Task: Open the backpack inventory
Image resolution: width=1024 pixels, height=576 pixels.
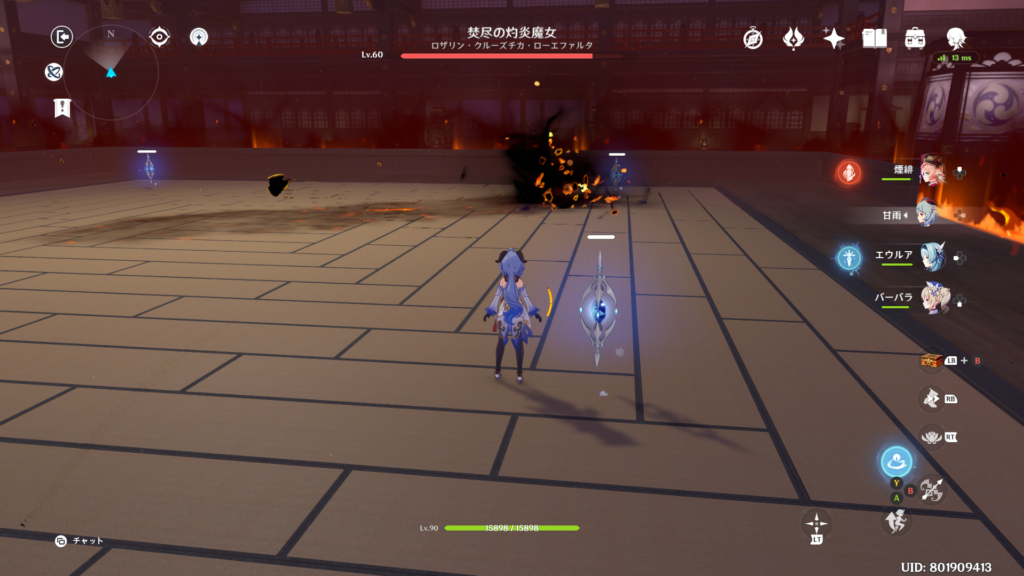Action: [915, 38]
